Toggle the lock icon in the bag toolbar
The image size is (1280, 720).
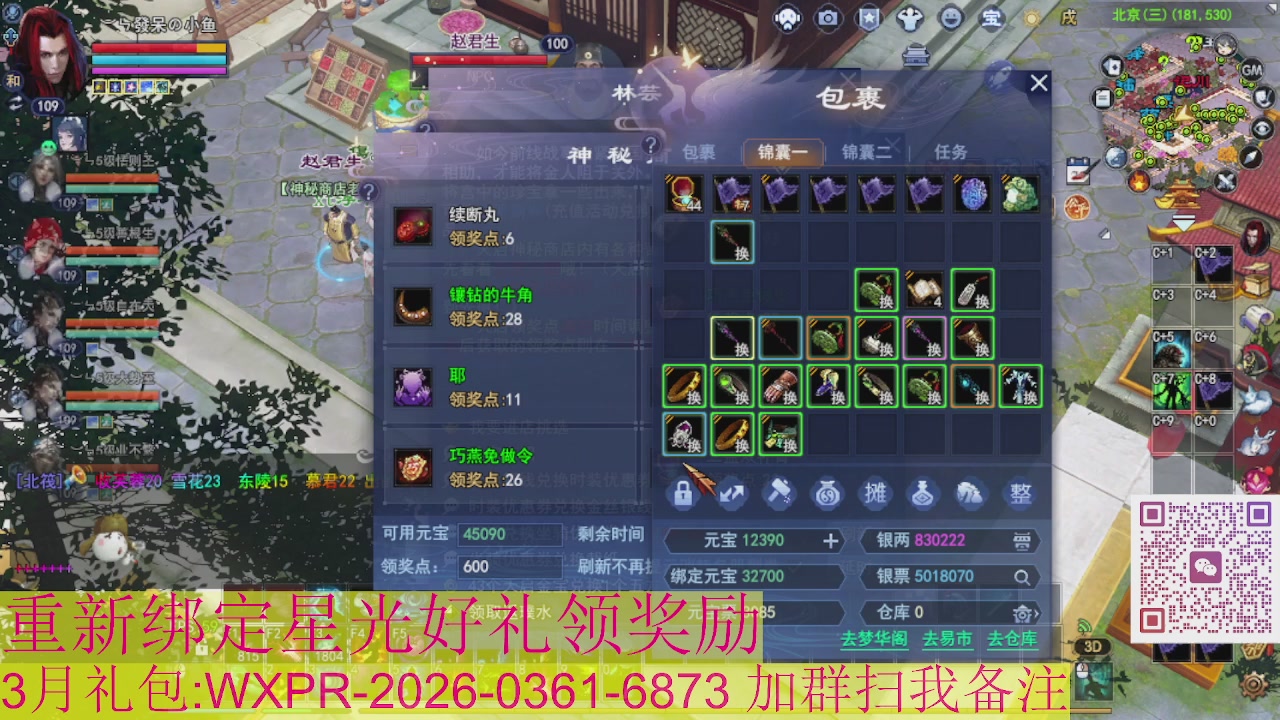(685, 495)
